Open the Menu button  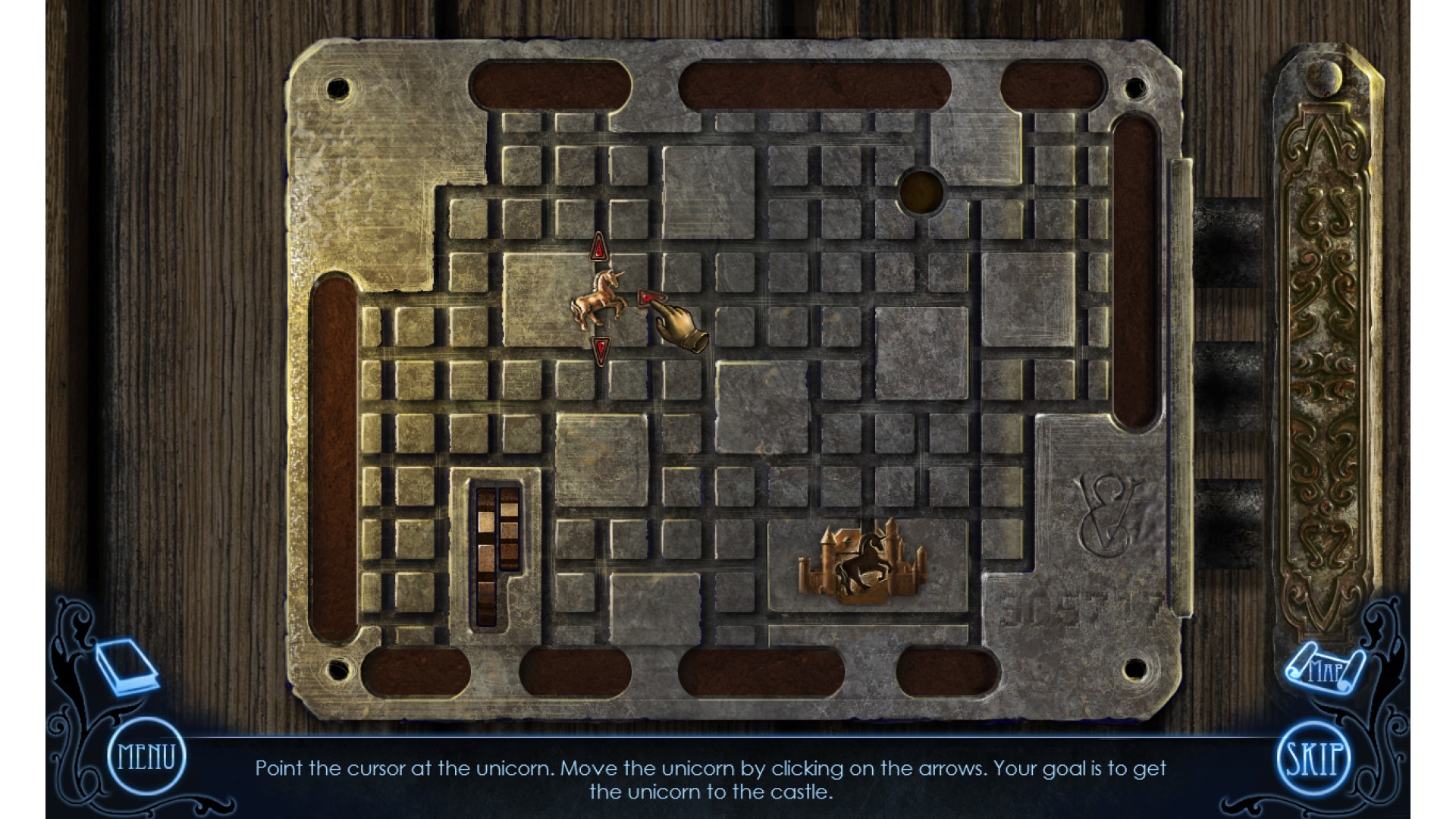146,756
